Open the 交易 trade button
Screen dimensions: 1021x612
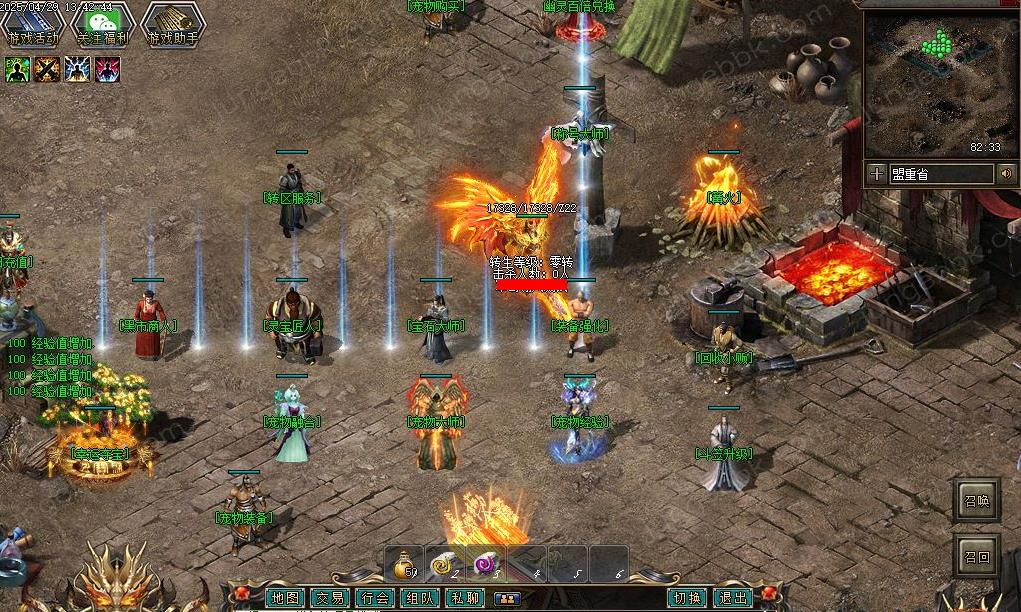pyautogui.click(x=329, y=598)
